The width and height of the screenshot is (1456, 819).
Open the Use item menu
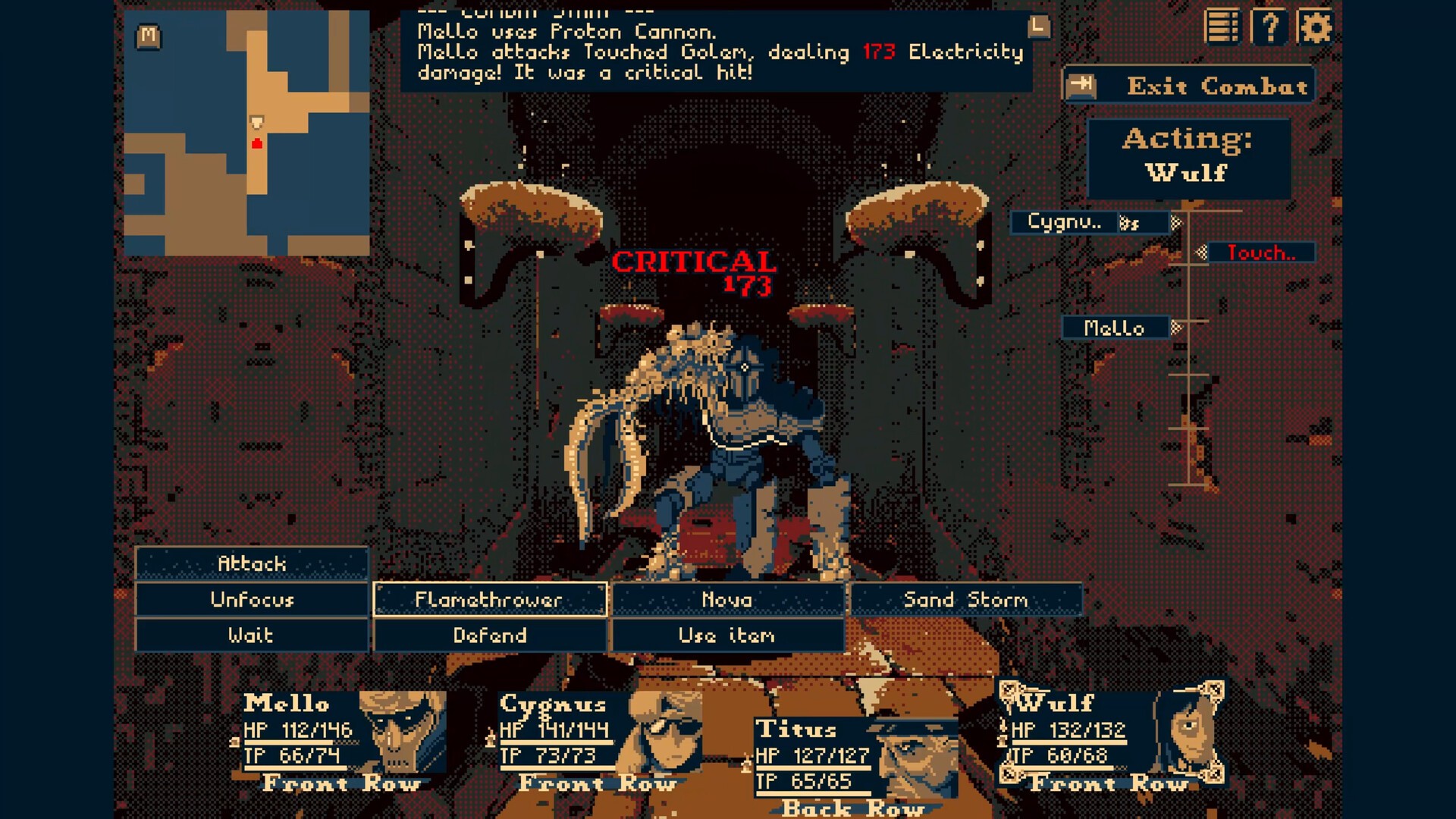(x=727, y=635)
